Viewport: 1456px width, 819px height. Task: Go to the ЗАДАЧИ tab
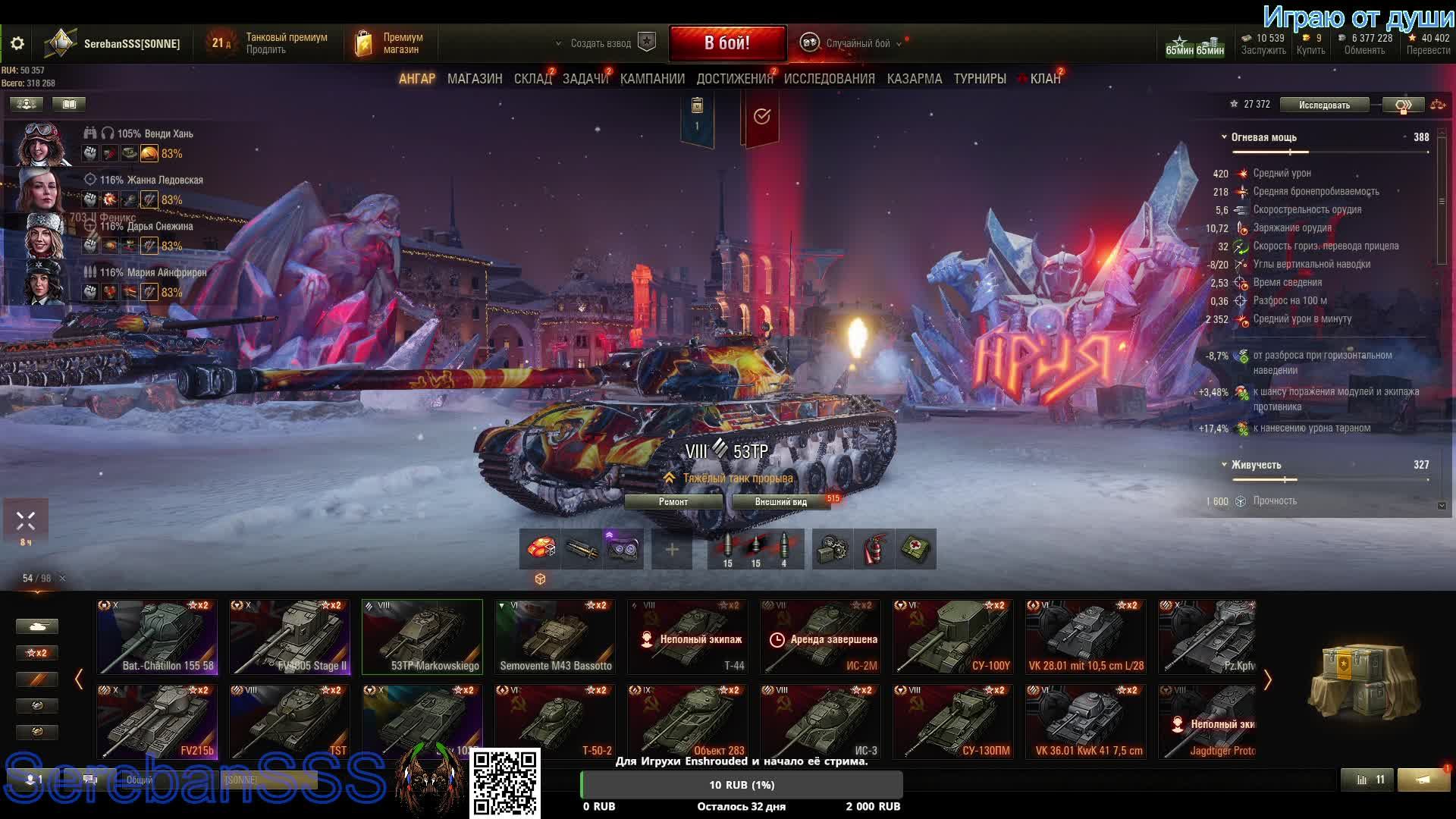tap(585, 79)
